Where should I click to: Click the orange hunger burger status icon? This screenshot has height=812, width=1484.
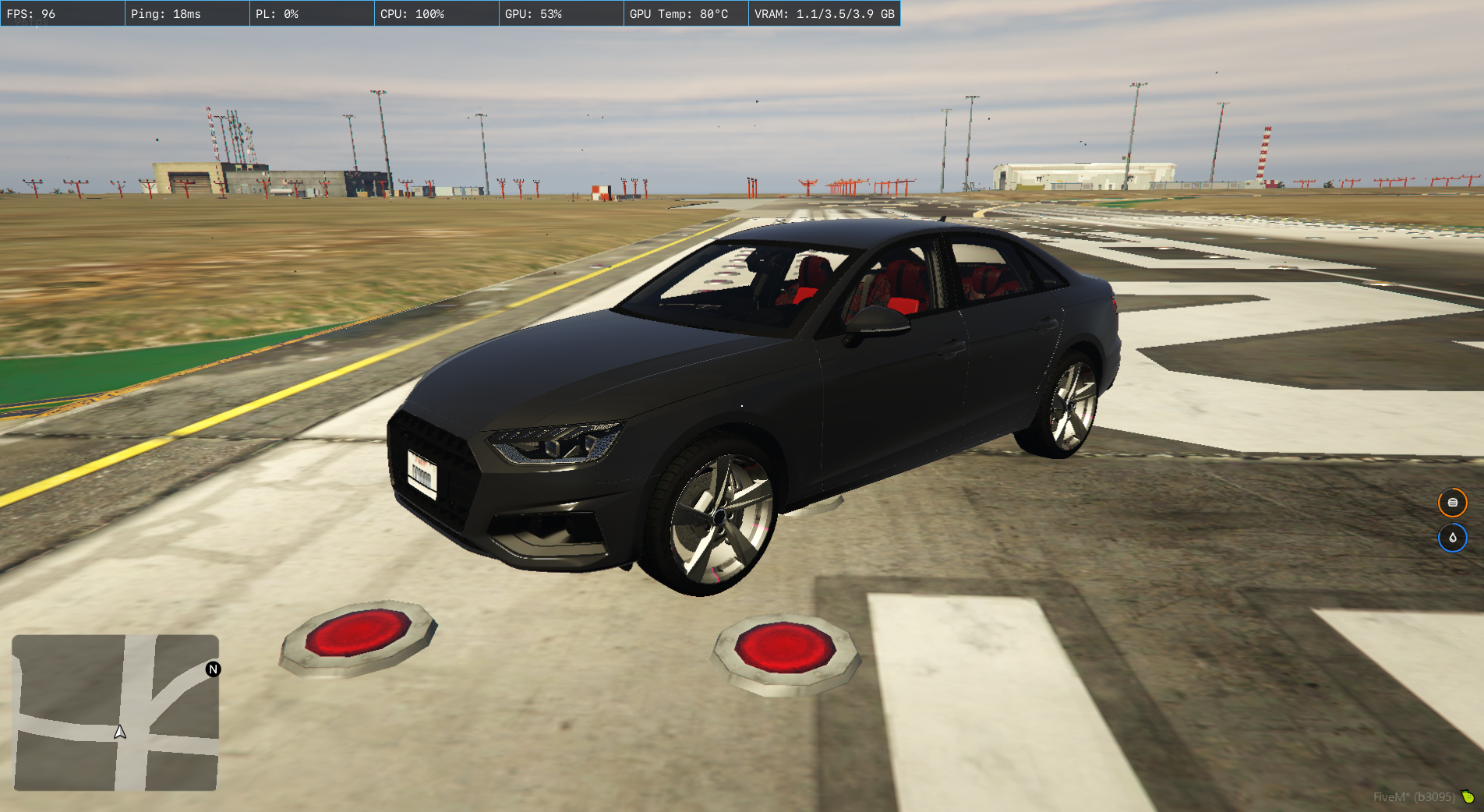tap(1452, 503)
